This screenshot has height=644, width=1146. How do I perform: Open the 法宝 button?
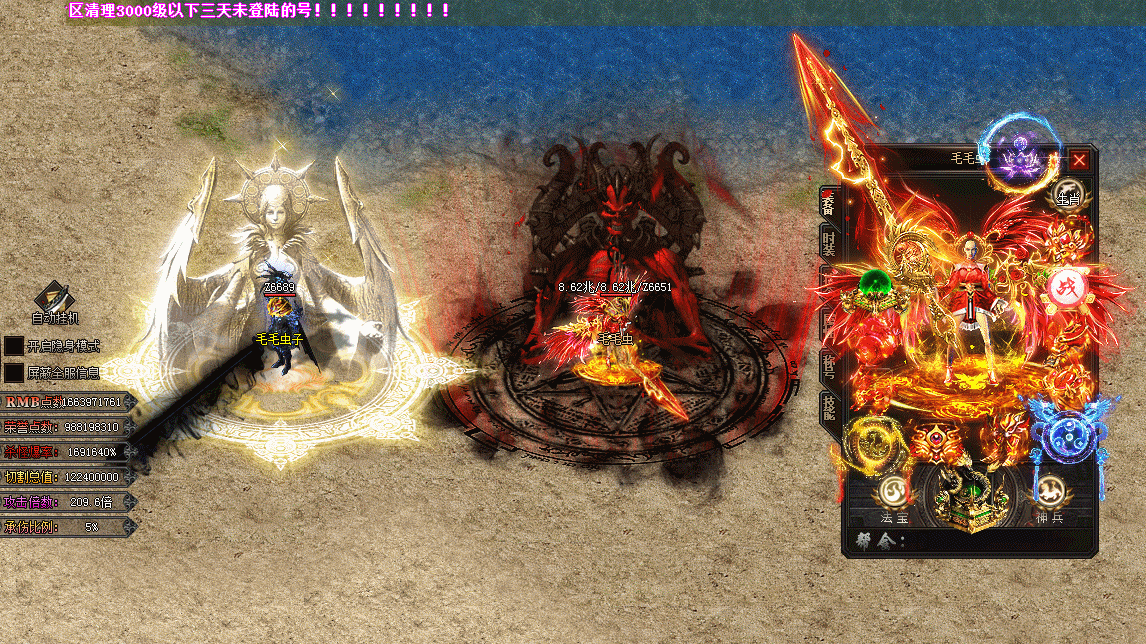pyautogui.click(x=893, y=492)
